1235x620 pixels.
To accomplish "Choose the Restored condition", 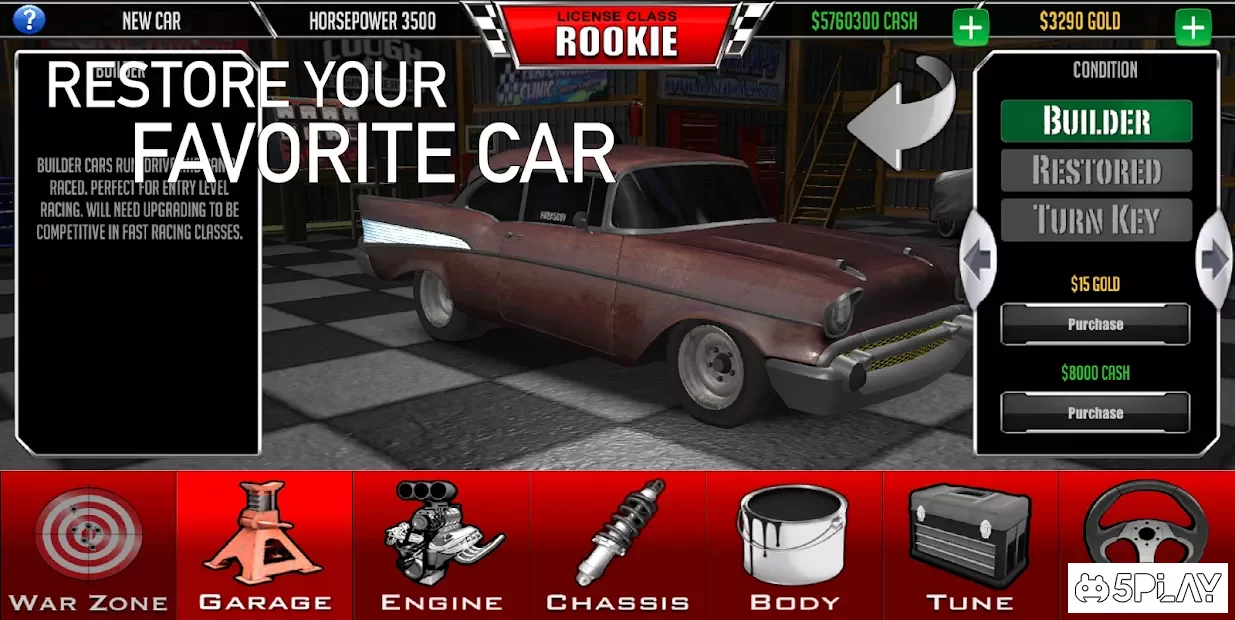I will pyautogui.click(x=1096, y=171).
